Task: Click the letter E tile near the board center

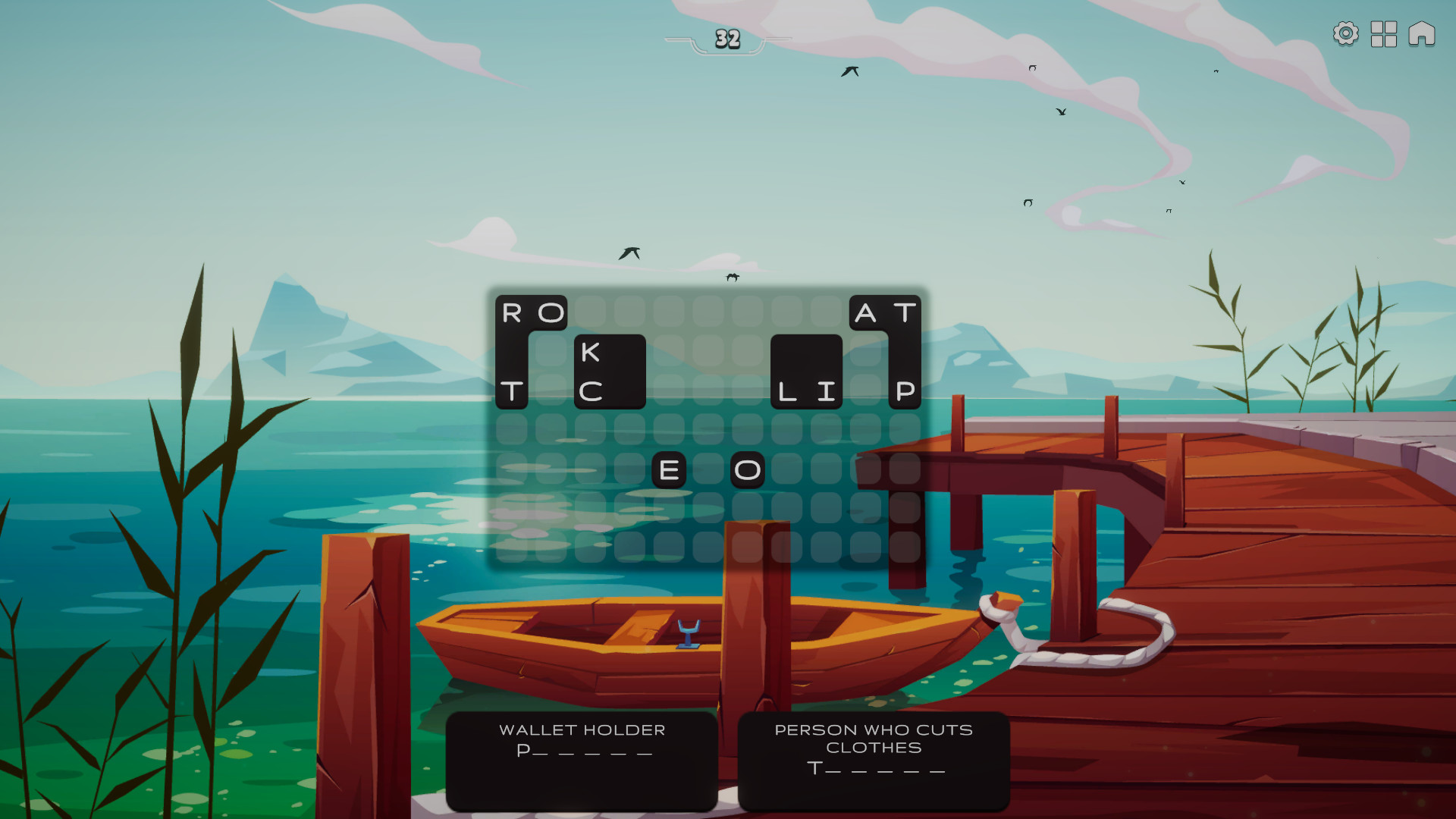Action: tap(670, 470)
